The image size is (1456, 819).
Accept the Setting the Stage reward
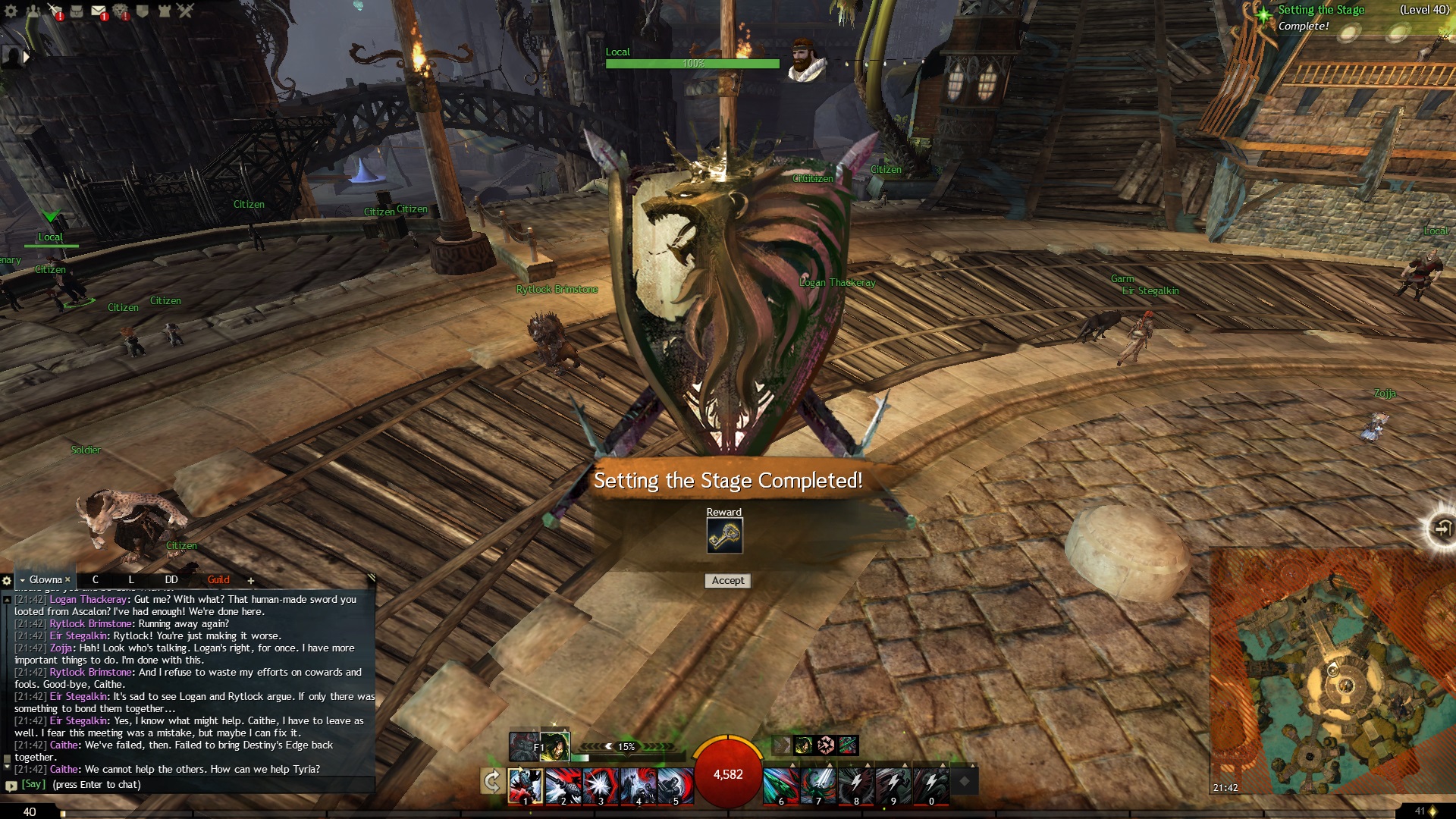728,581
